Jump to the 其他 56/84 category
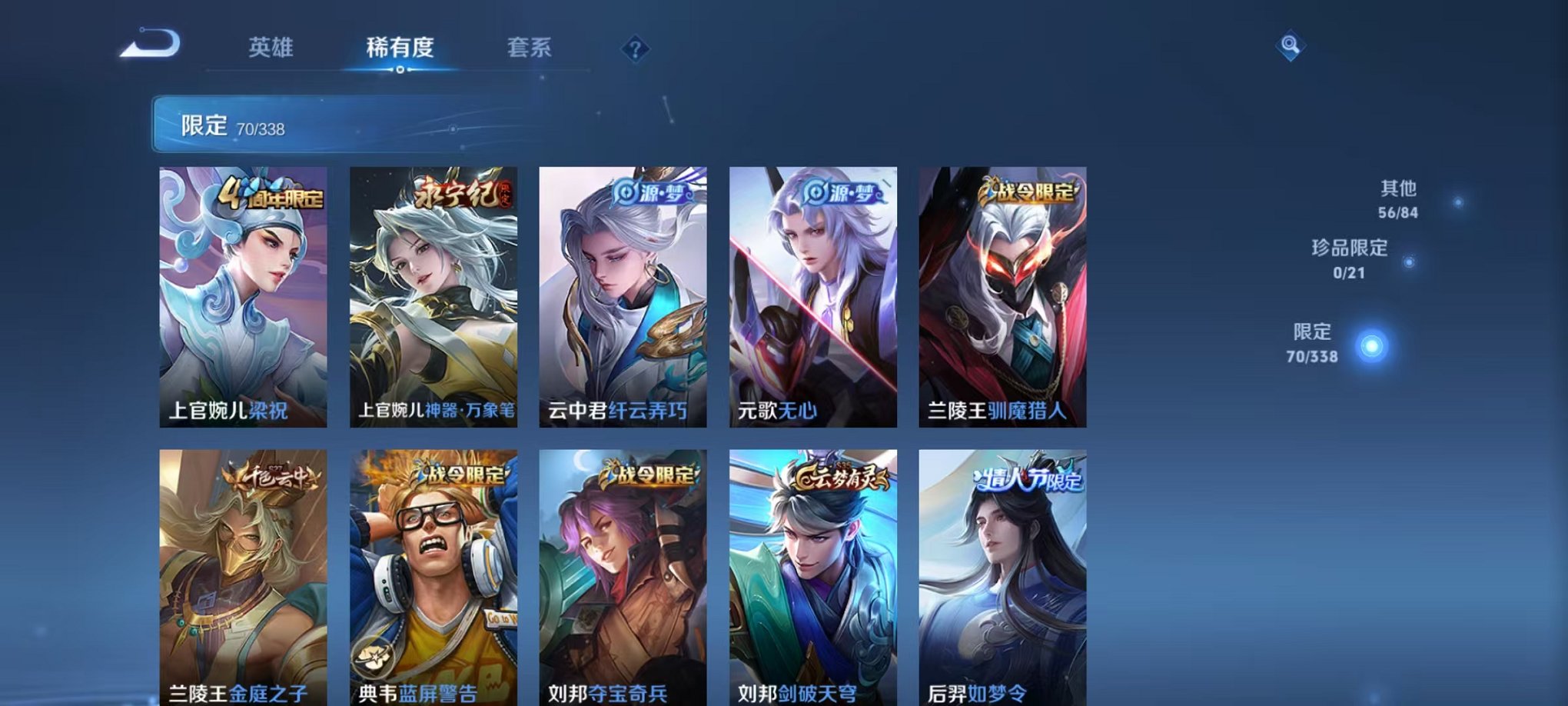Viewport: 1568px width, 706px height. coord(1400,198)
